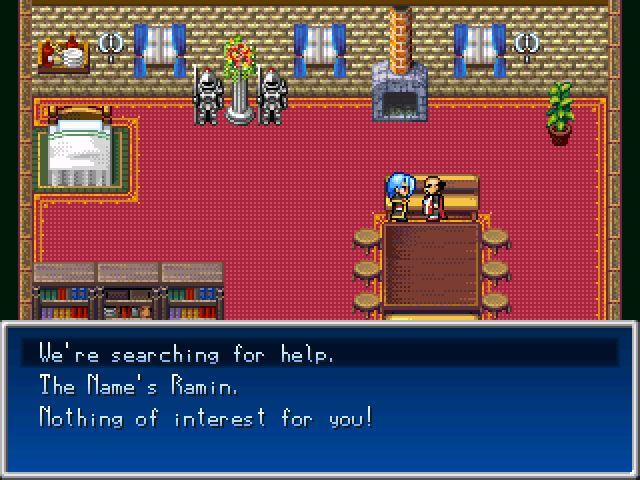Choose "We're searching for help." reply

tap(186, 353)
